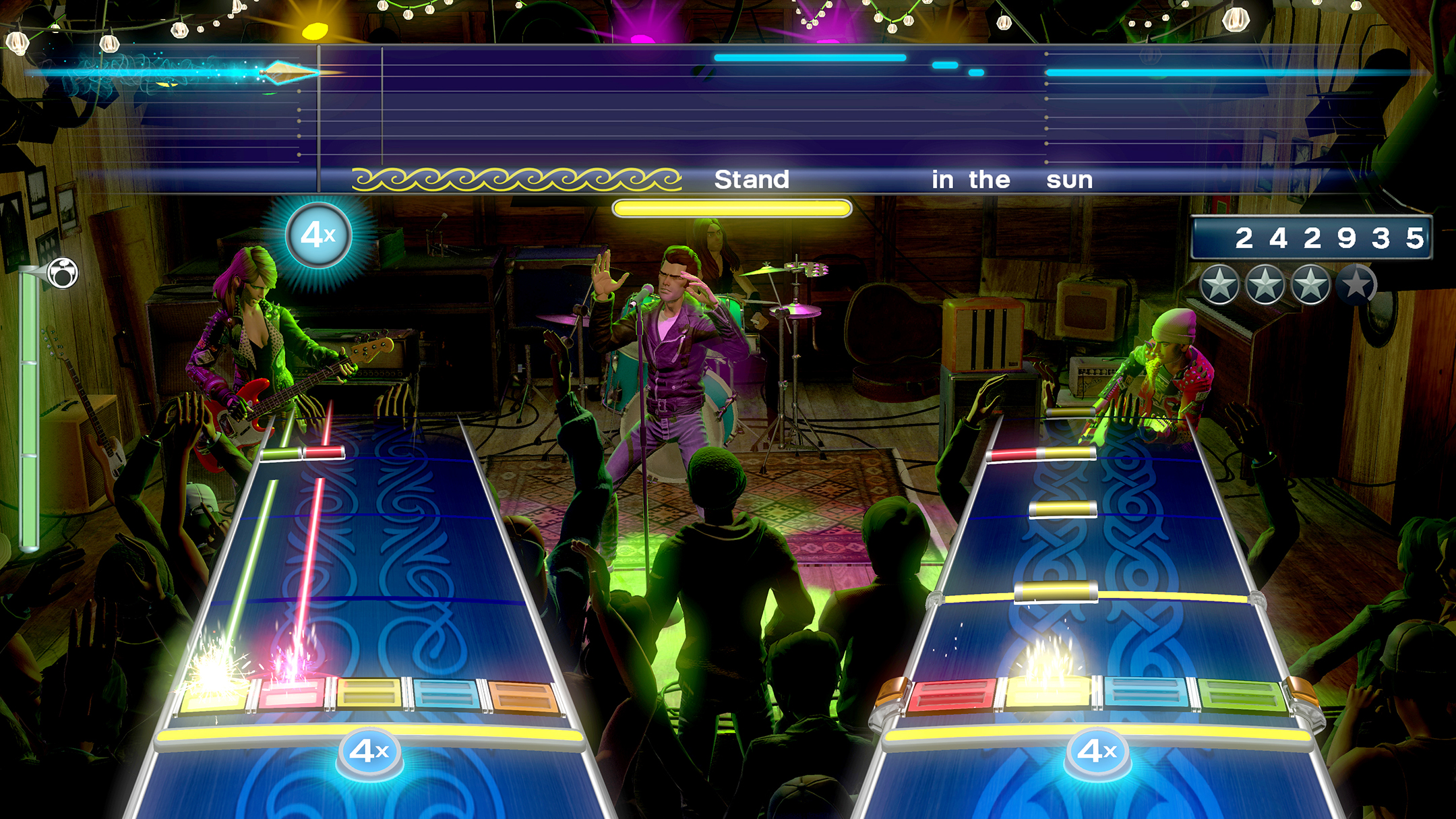The width and height of the screenshot is (1456, 819).
Task: Select the bass track 4x multiplier badge
Action: [x=369, y=751]
